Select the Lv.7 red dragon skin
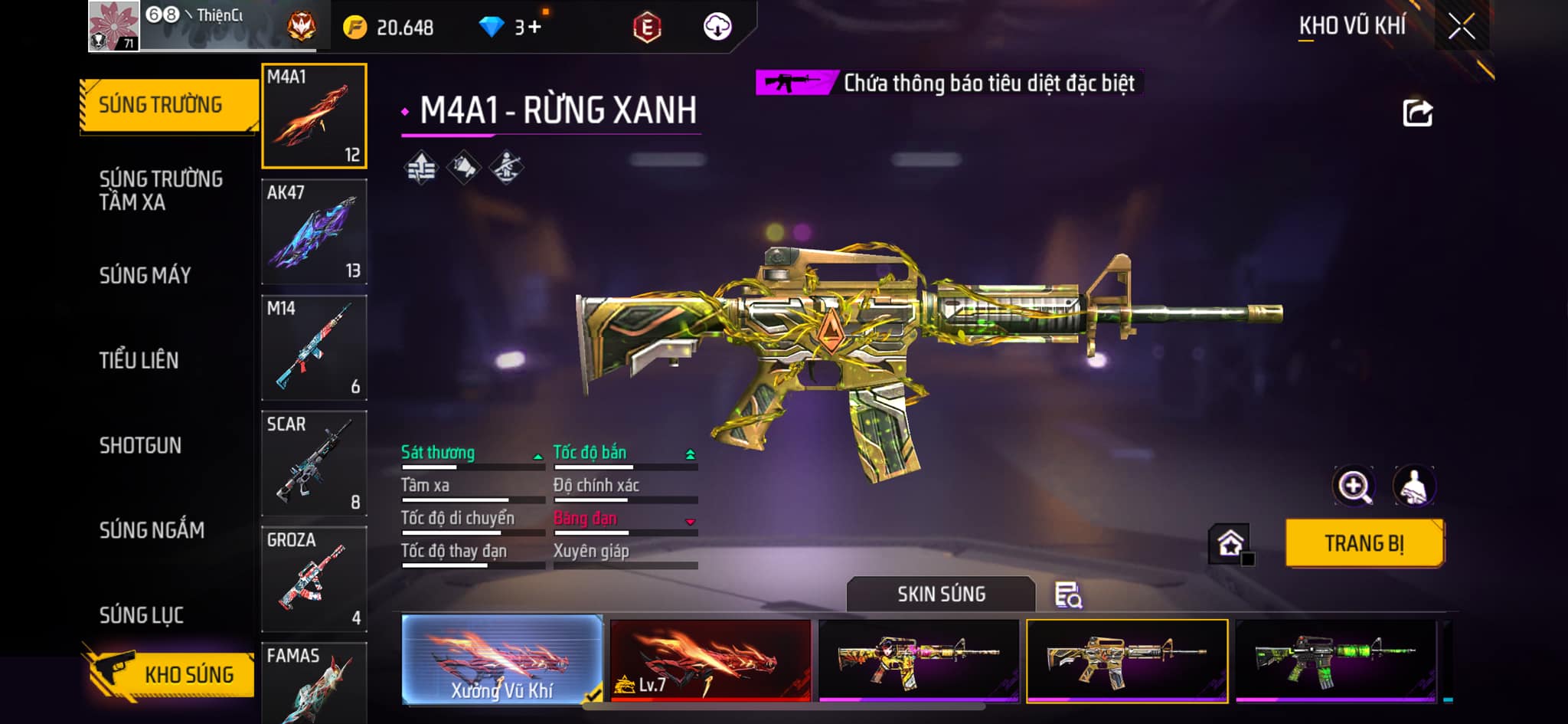Viewport: 1568px width, 724px height. [x=710, y=660]
